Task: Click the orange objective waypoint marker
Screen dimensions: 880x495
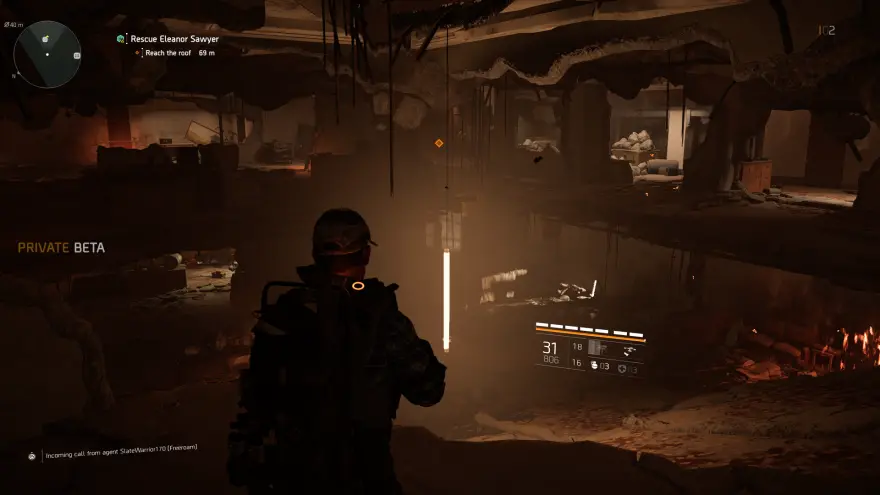Action: click(x=439, y=143)
